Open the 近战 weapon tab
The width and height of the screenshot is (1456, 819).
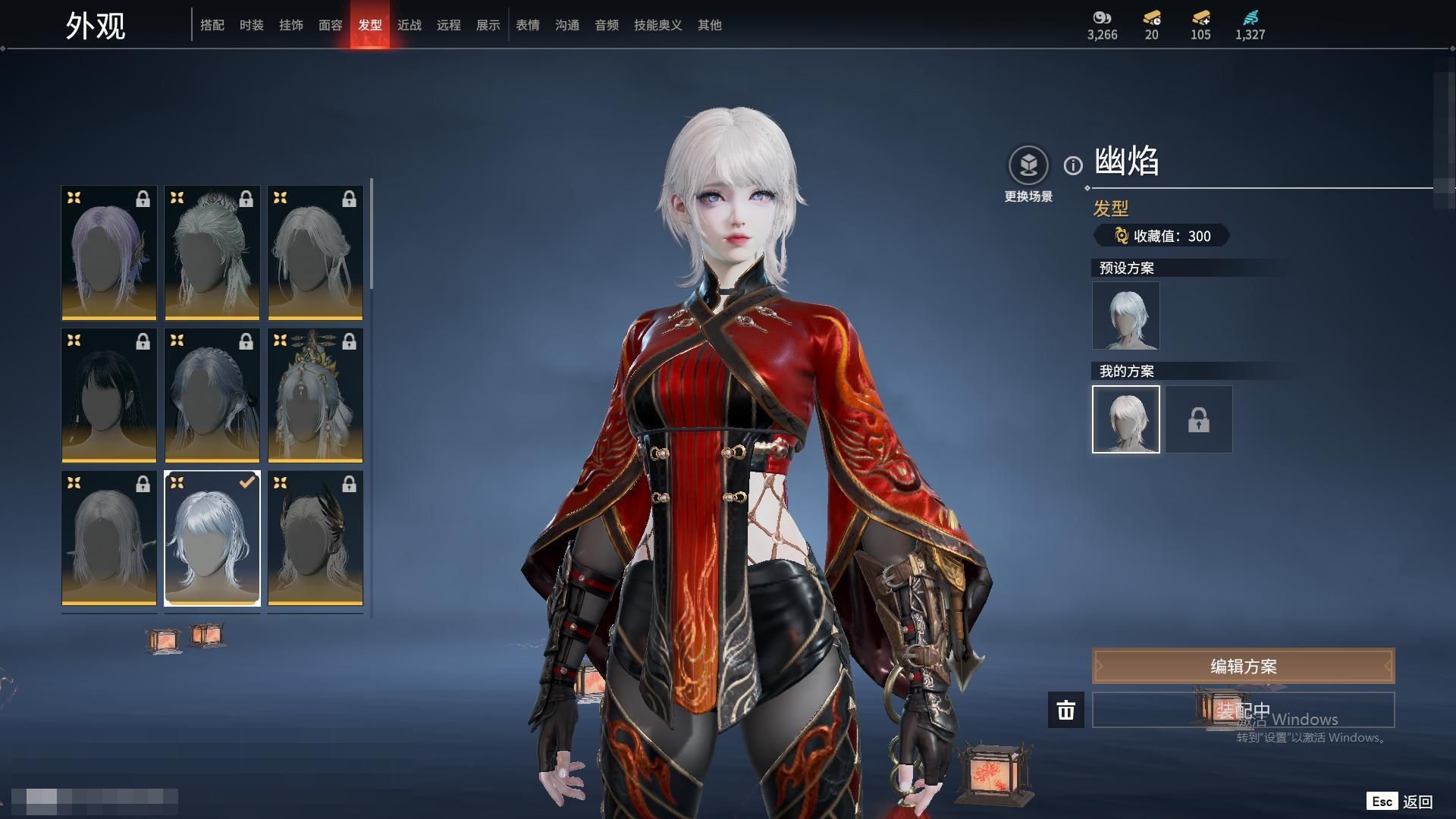pos(409,25)
